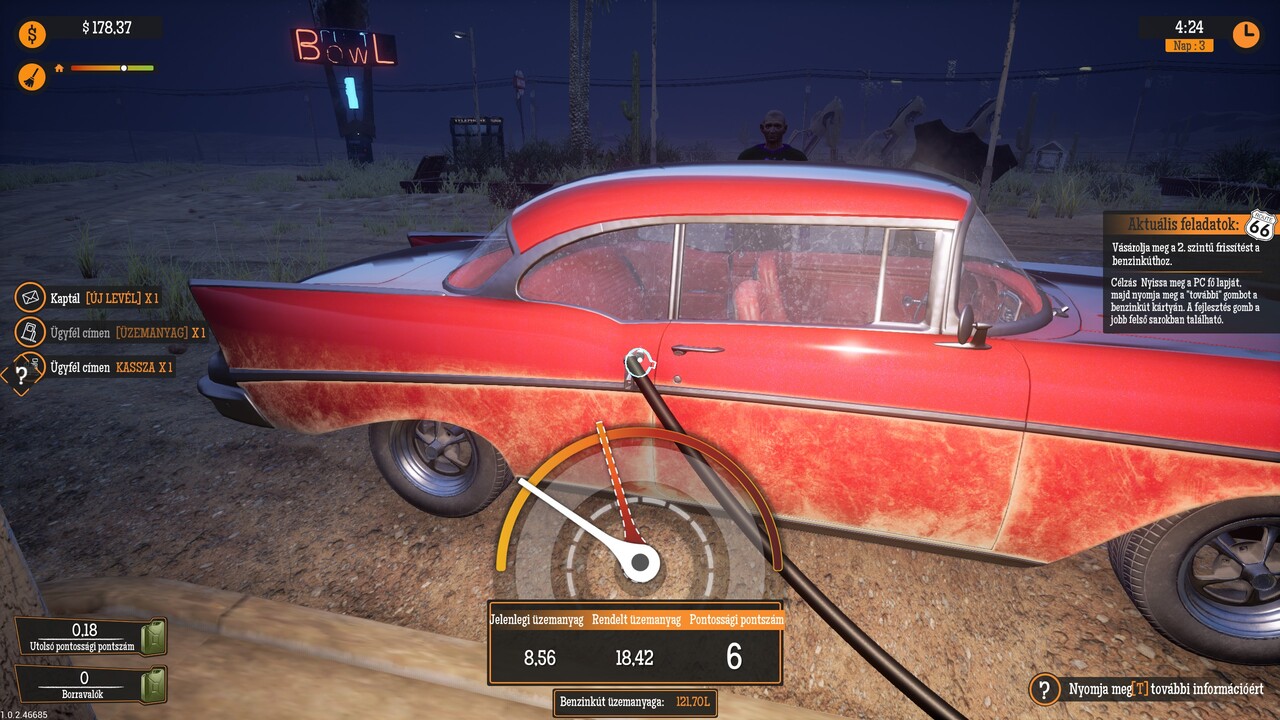This screenshot has height=720, width=1280.
Task: Click the dollar coin money icon
Action: pos(32,35)
